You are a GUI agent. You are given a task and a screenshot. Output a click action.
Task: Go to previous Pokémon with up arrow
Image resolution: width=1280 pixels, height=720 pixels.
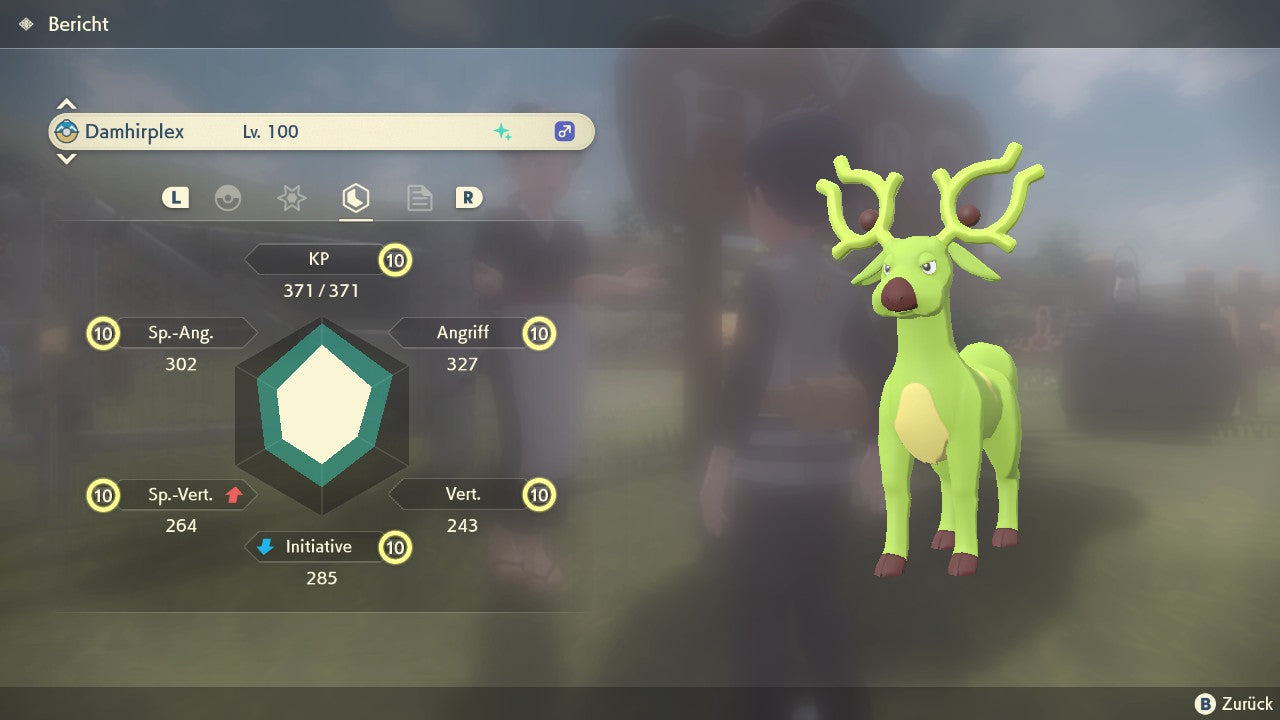[x=66, y=104]
